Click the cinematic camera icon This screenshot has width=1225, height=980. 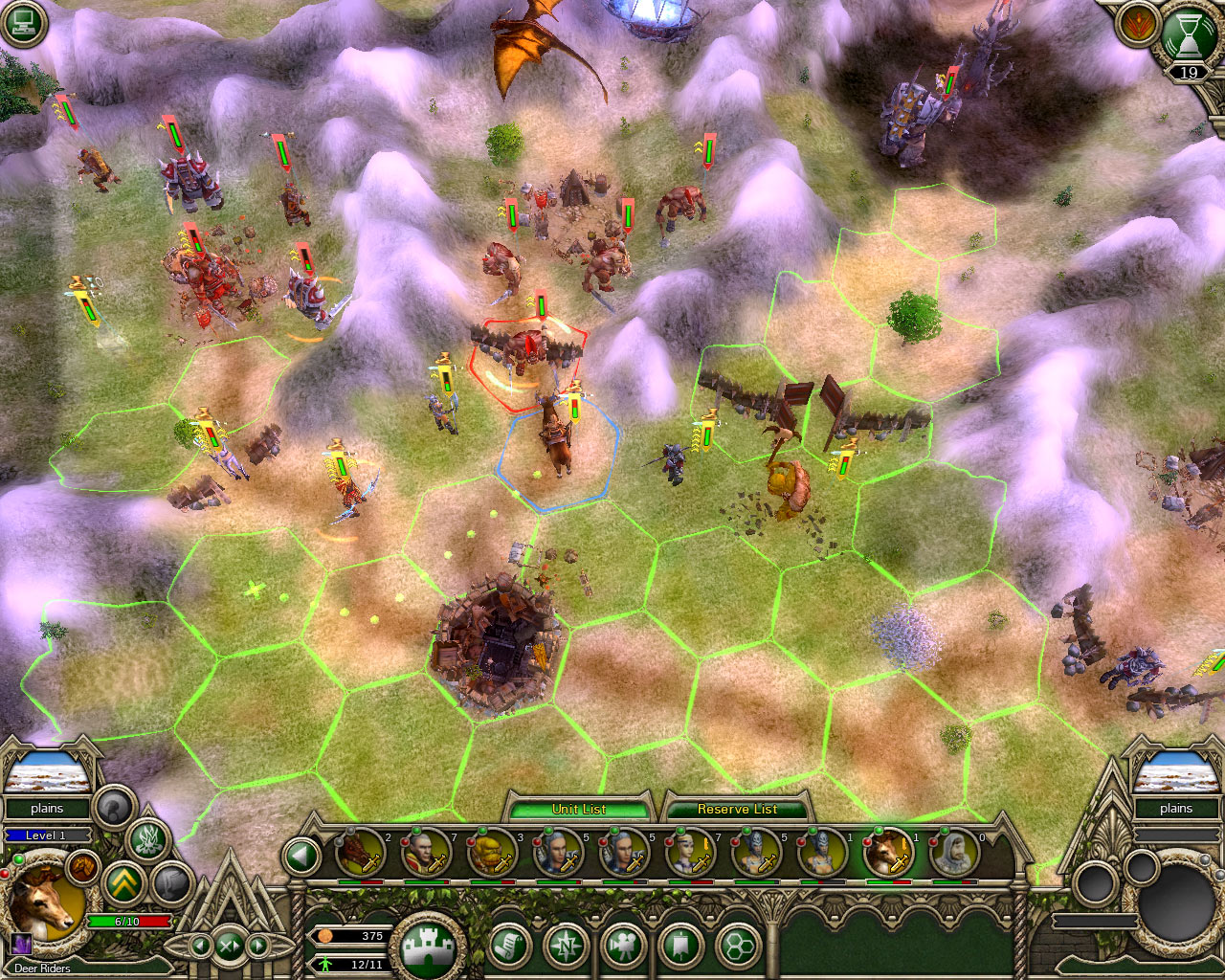623,946
